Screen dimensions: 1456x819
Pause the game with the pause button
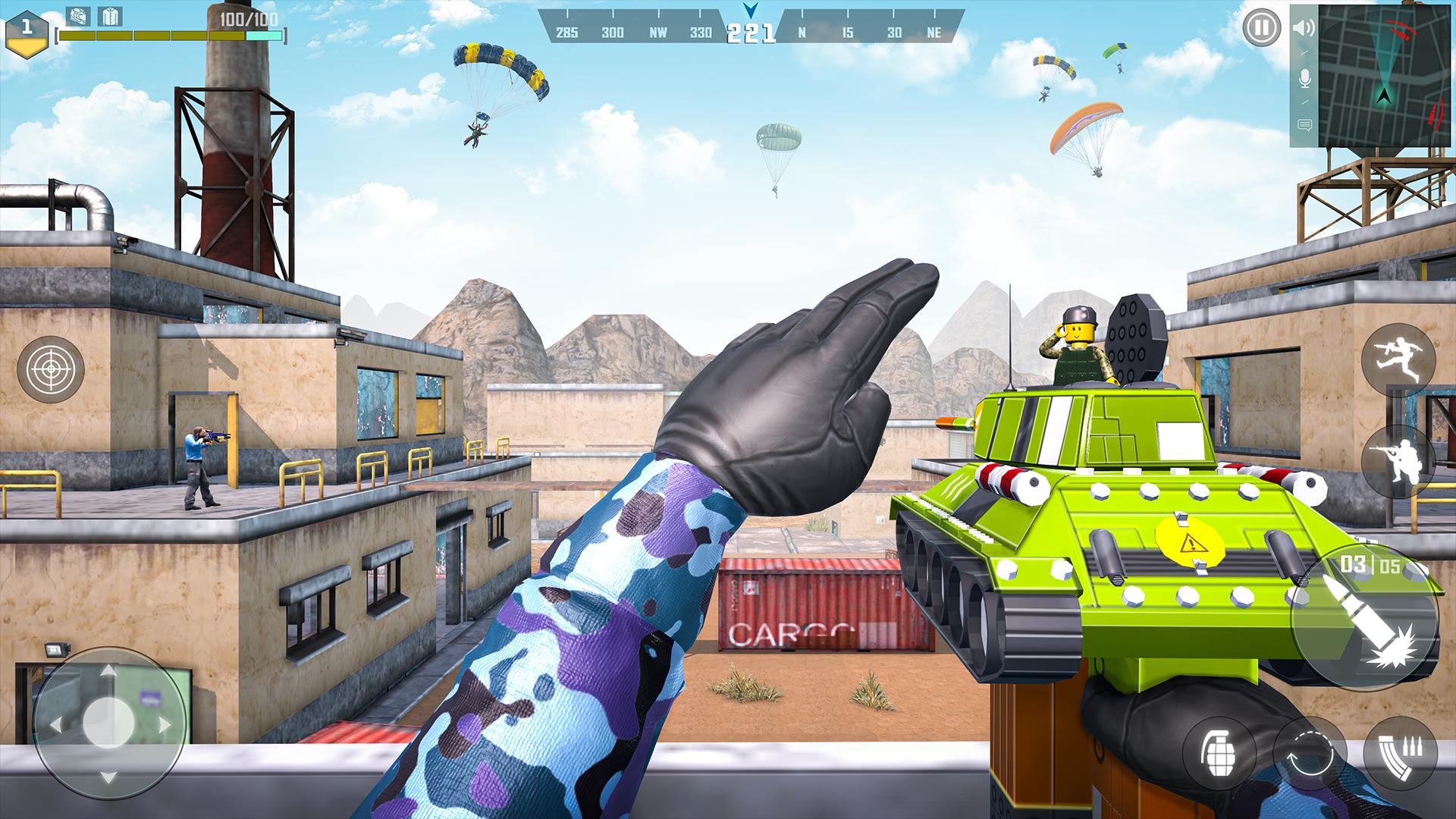click(1260, 29)
